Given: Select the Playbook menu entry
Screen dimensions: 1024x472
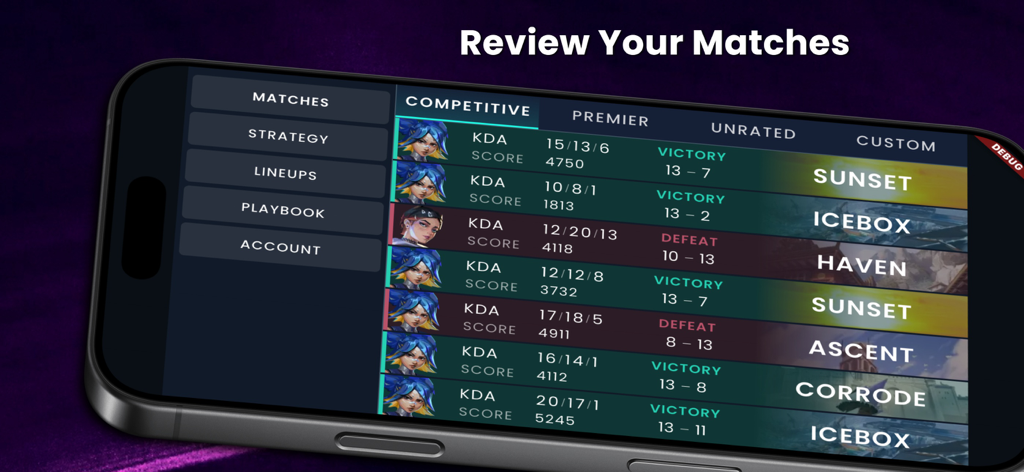Looking at the screenshot, I should pos(282,211).
